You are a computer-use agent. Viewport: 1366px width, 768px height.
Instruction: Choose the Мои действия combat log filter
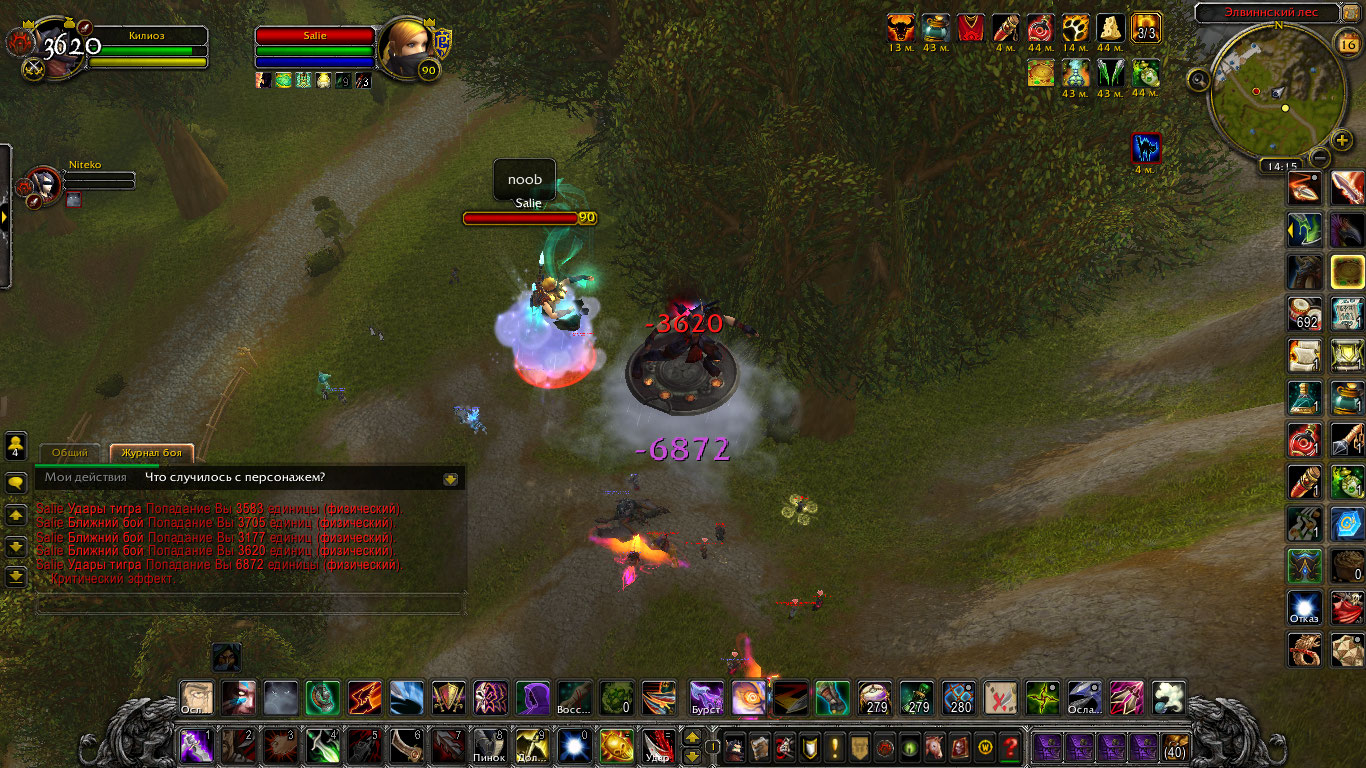[85, 477]
